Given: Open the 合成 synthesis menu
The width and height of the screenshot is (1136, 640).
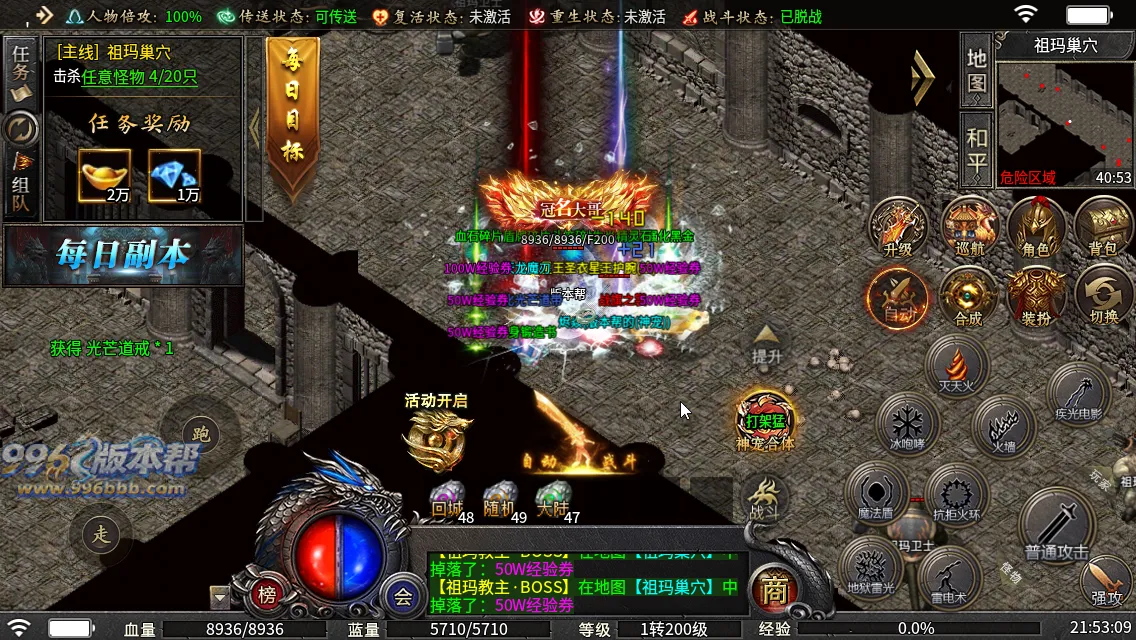Looking at the screenshot, I should click(x=967, y=297).
